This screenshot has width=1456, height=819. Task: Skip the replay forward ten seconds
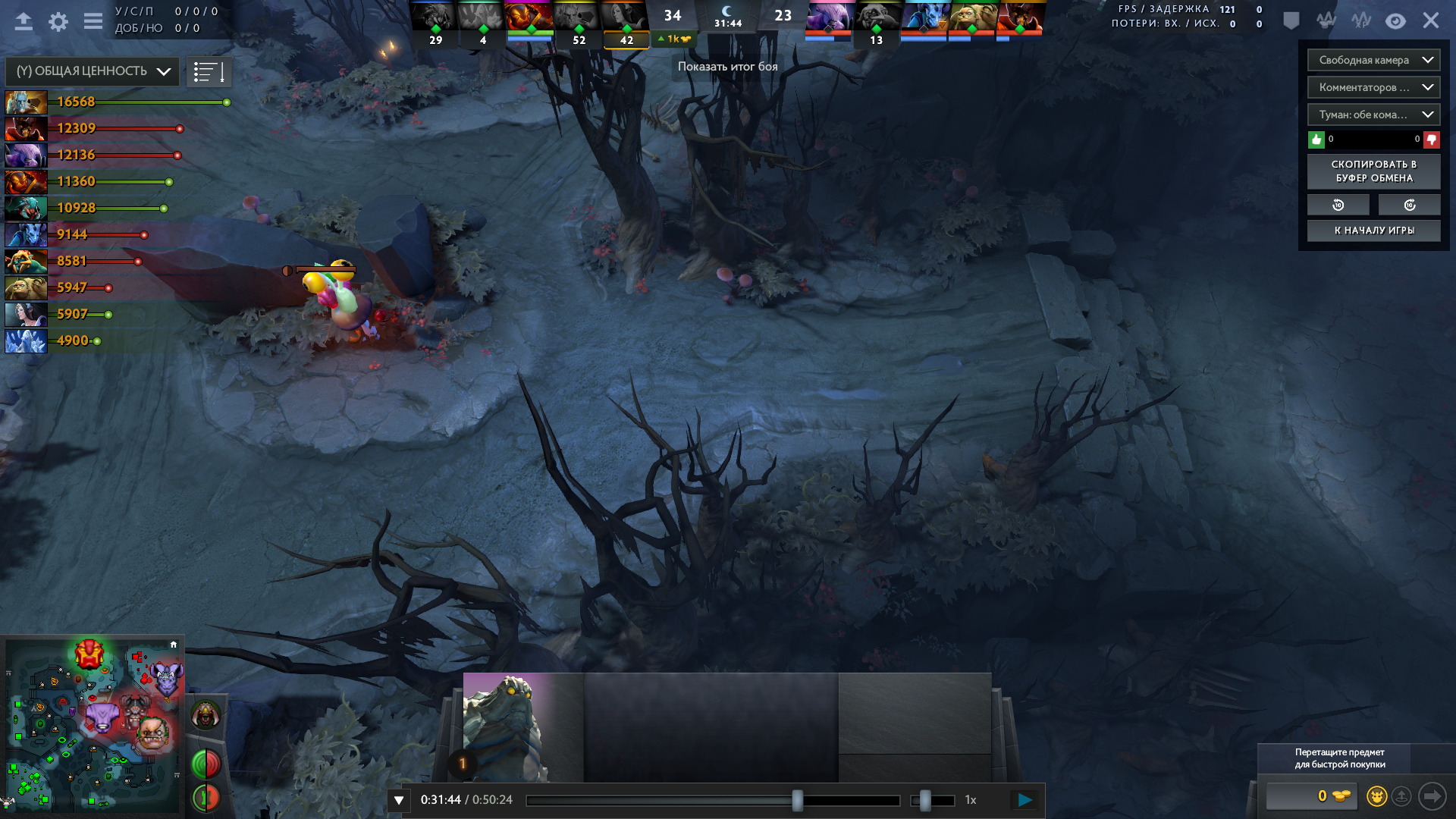(x=1409, y=205)
